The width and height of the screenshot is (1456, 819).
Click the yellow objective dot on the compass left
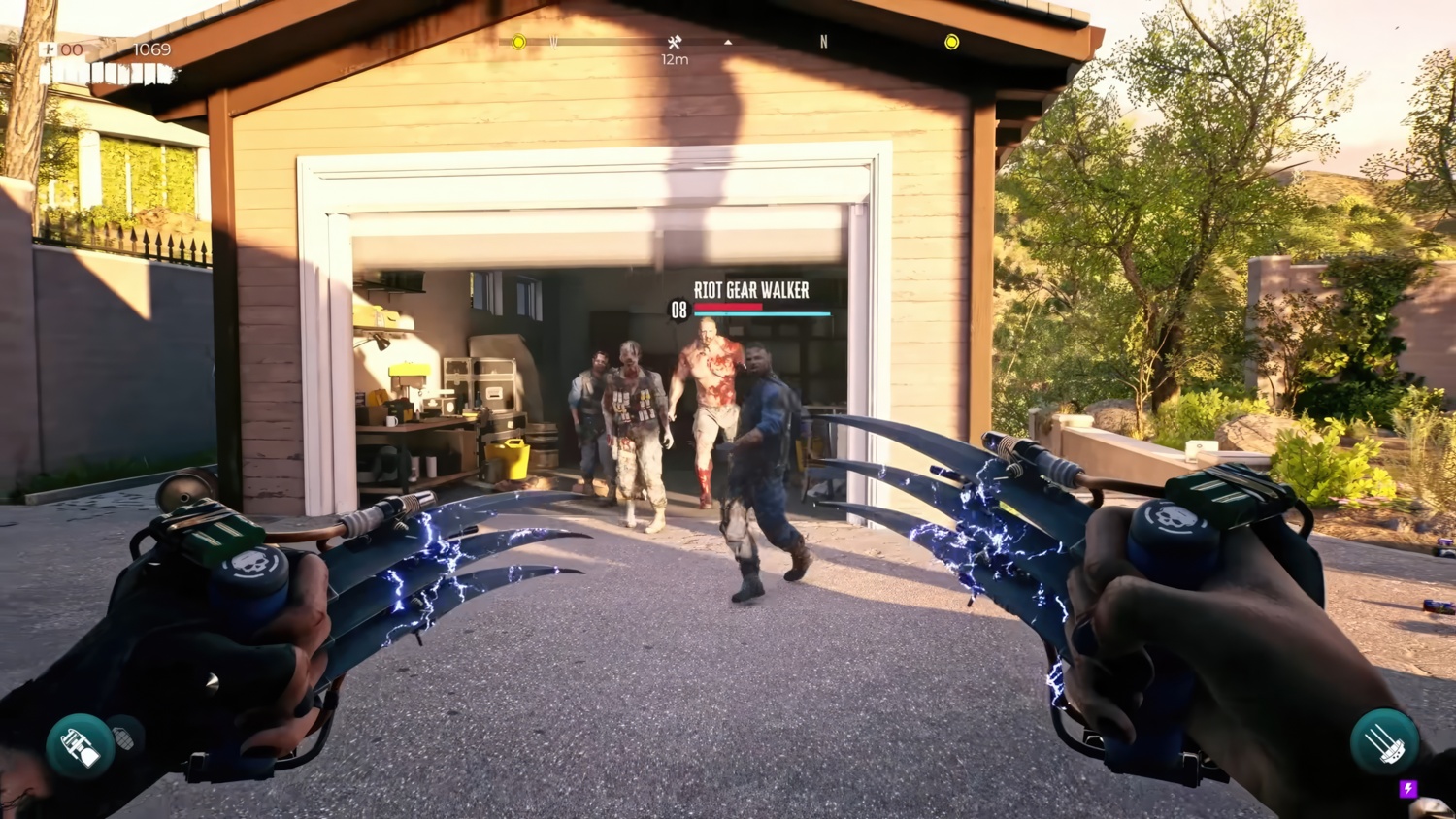click(x=517, y=42)
